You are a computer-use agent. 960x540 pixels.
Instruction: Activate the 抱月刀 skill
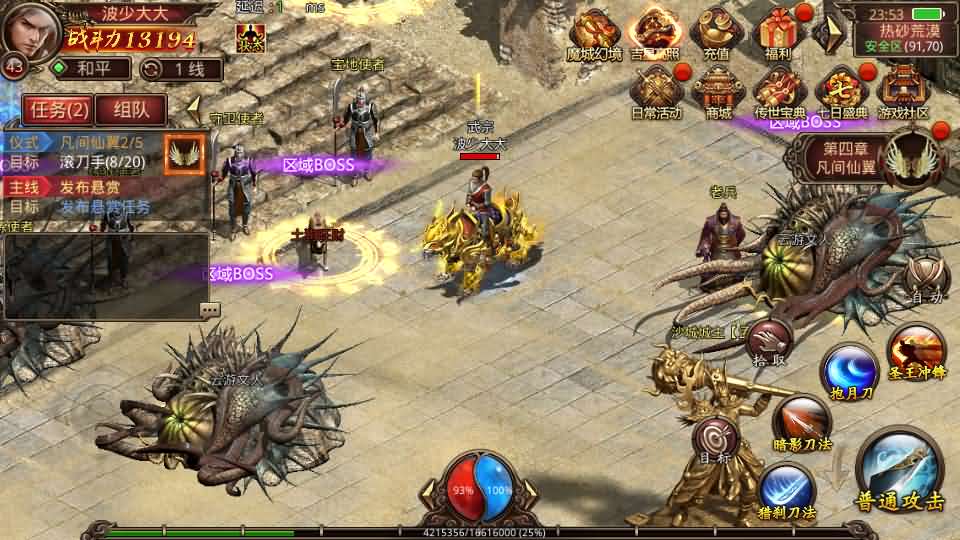point(850,372)
